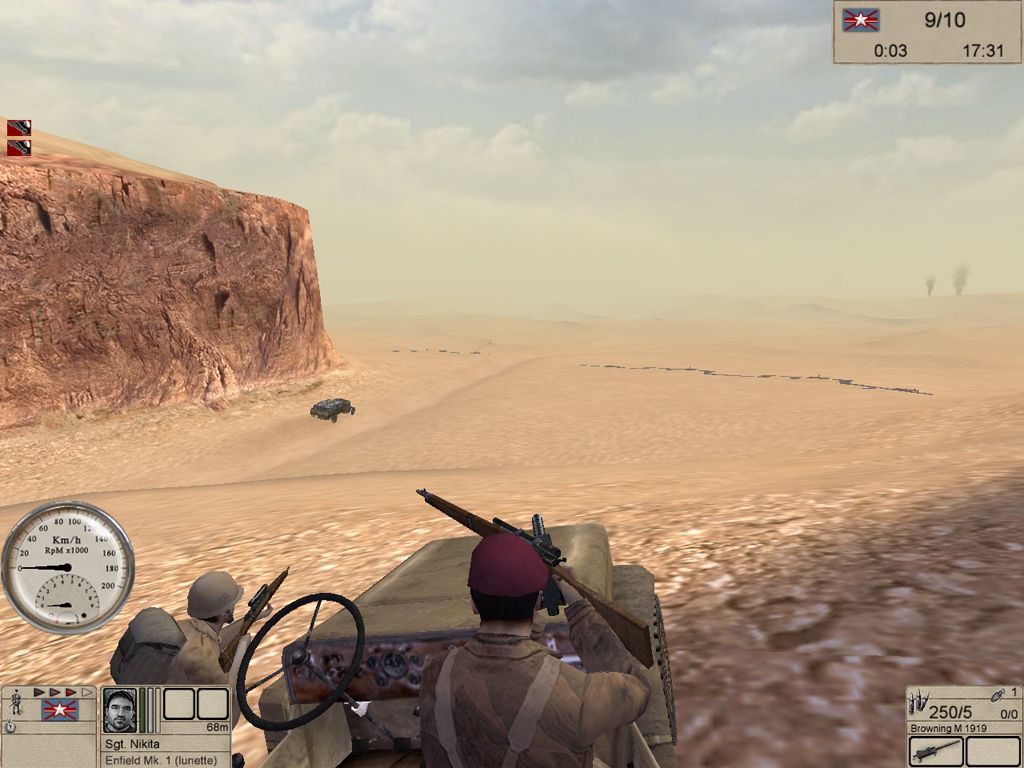Viewport: 1024px width, 768px height.
Task: Click the stopwatch icon in the squad panel
Action: (x=10, y=727)
